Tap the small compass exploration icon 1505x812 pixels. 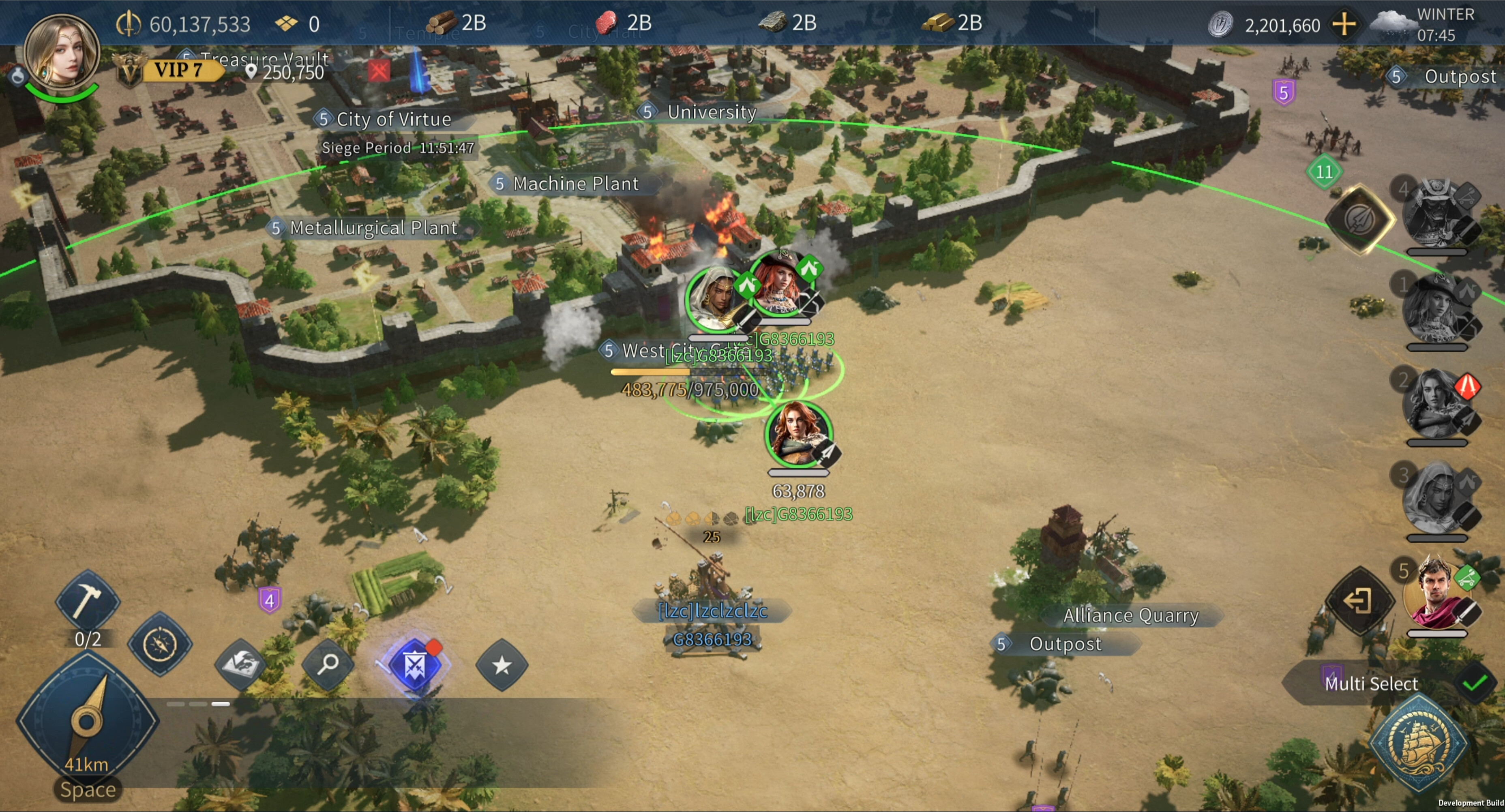[159, 644]
